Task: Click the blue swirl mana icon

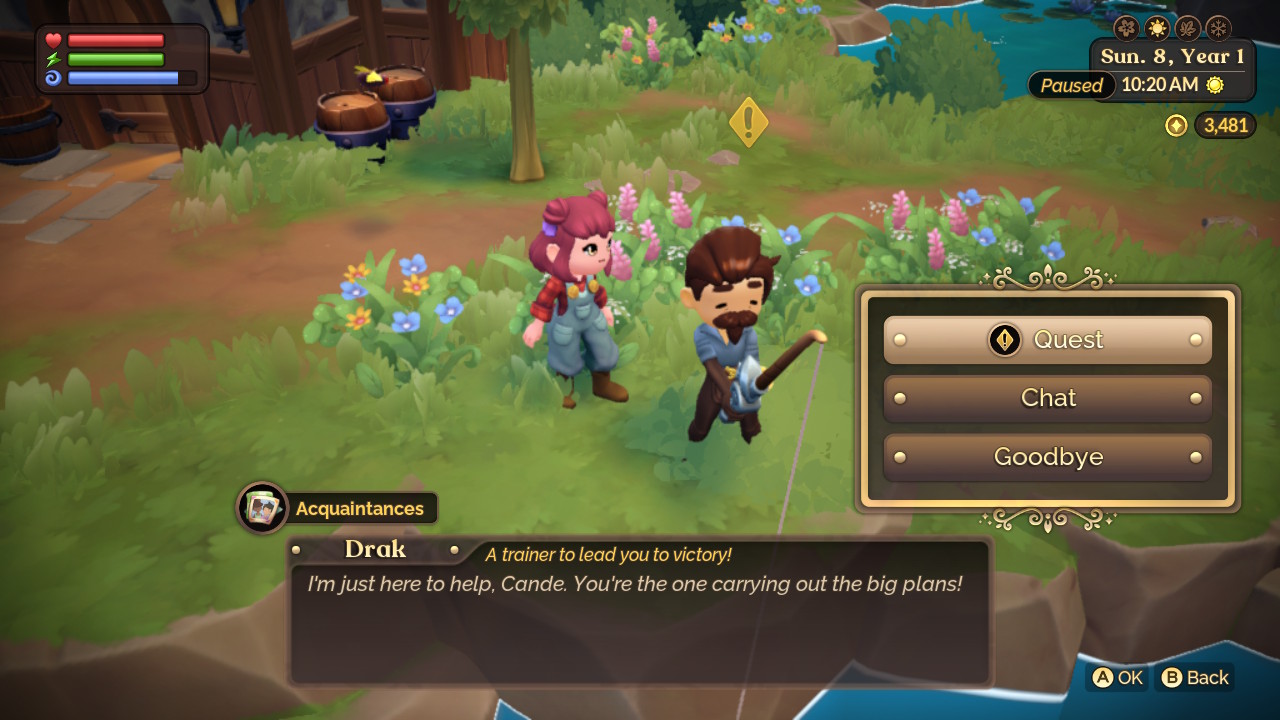Action: click(54, 78)
